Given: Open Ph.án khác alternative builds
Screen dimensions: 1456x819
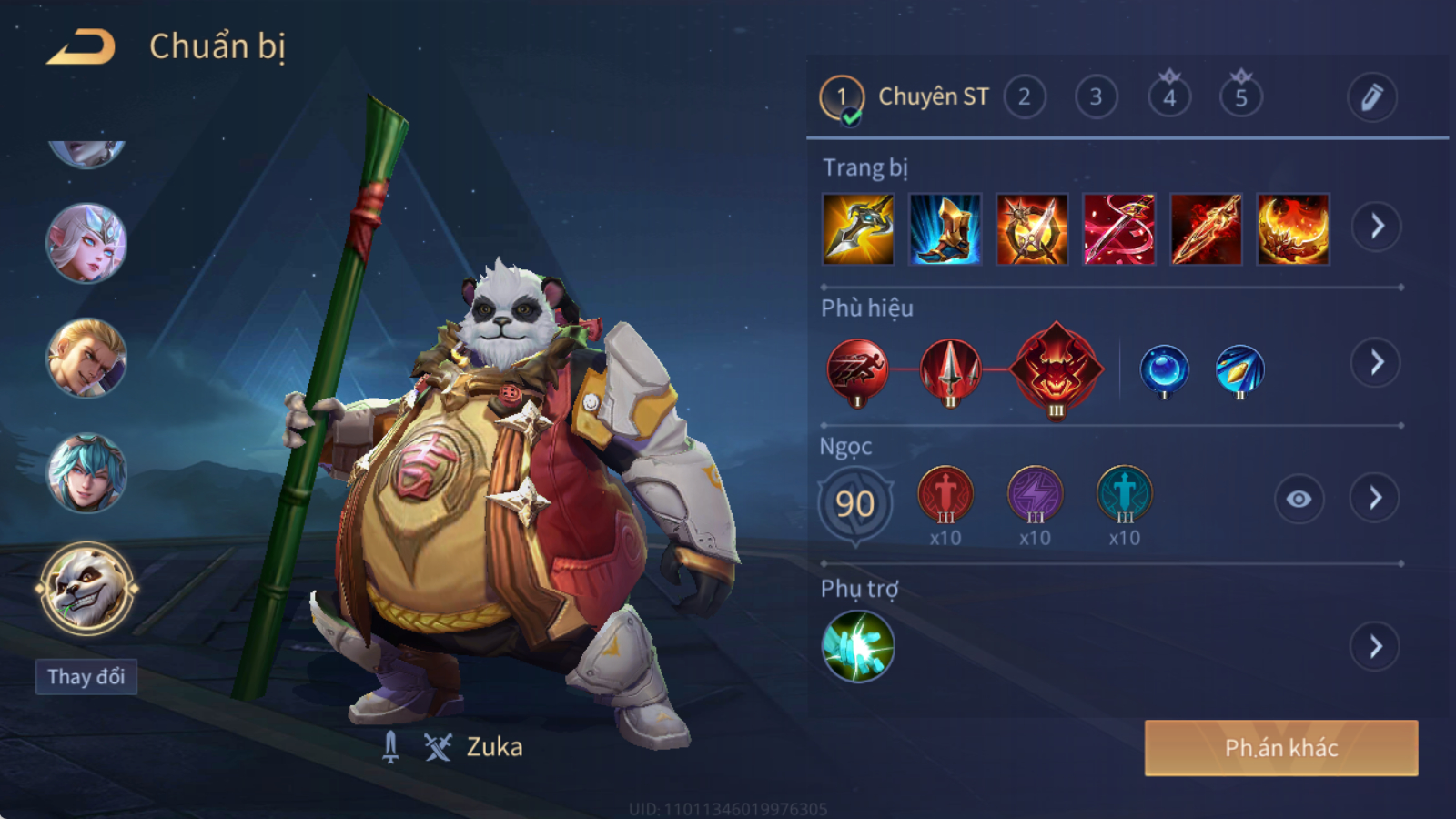Looking at the screenshot, I should pos(1280,748).
